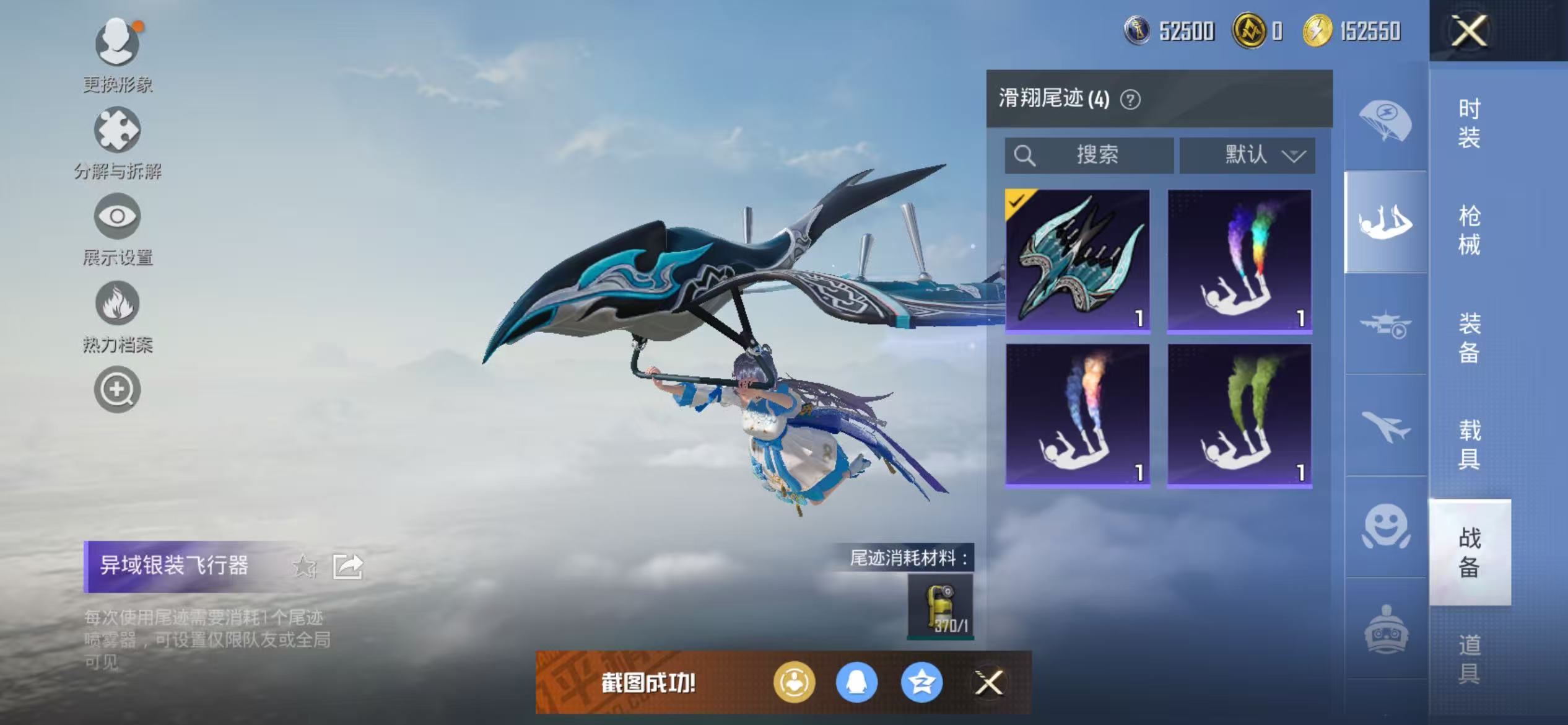Expand the magnifier zoom control
The image size is (1568, 725).
[118, 389]
